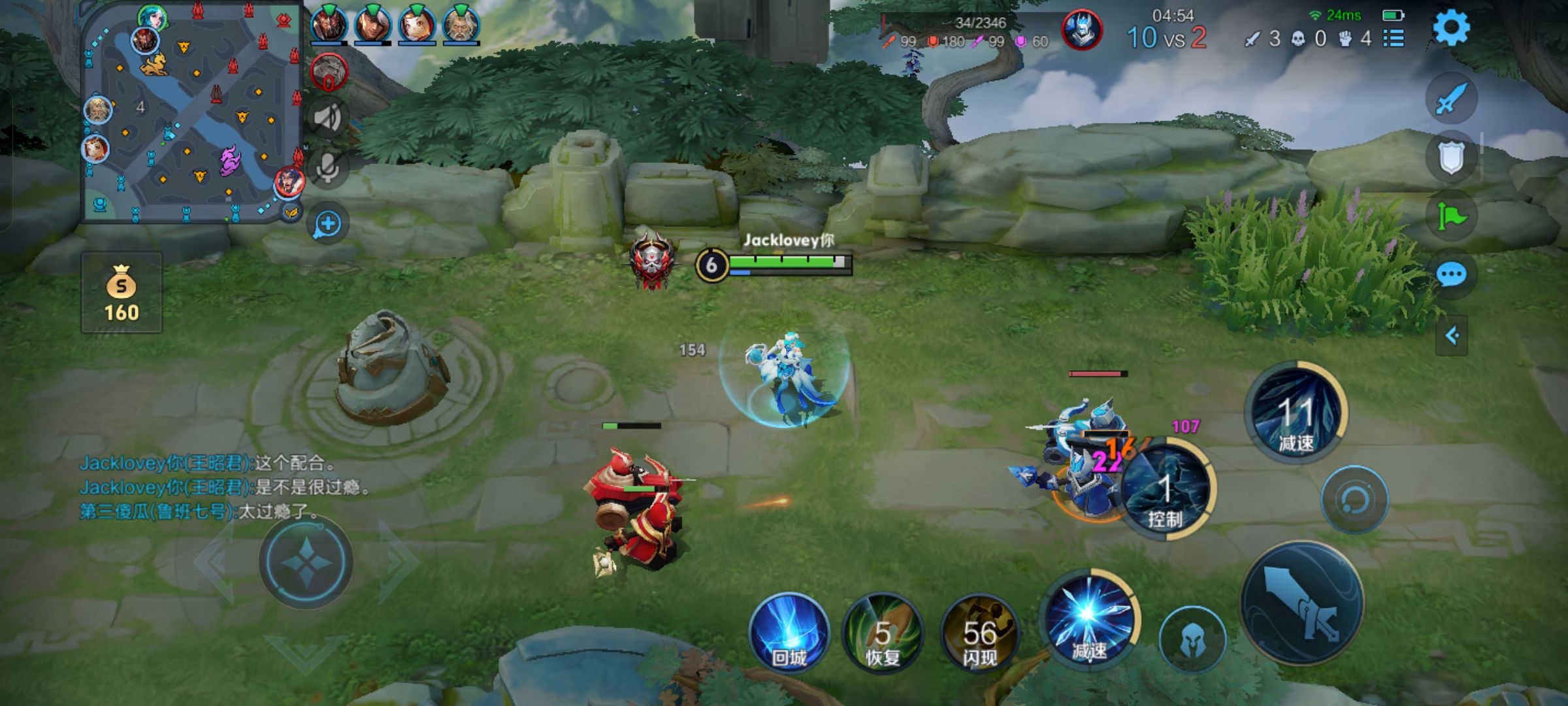The image size is (1568, 706).
Task: Tap the circular arrow button below the 控制 skill
Action: pos(1354,500)
